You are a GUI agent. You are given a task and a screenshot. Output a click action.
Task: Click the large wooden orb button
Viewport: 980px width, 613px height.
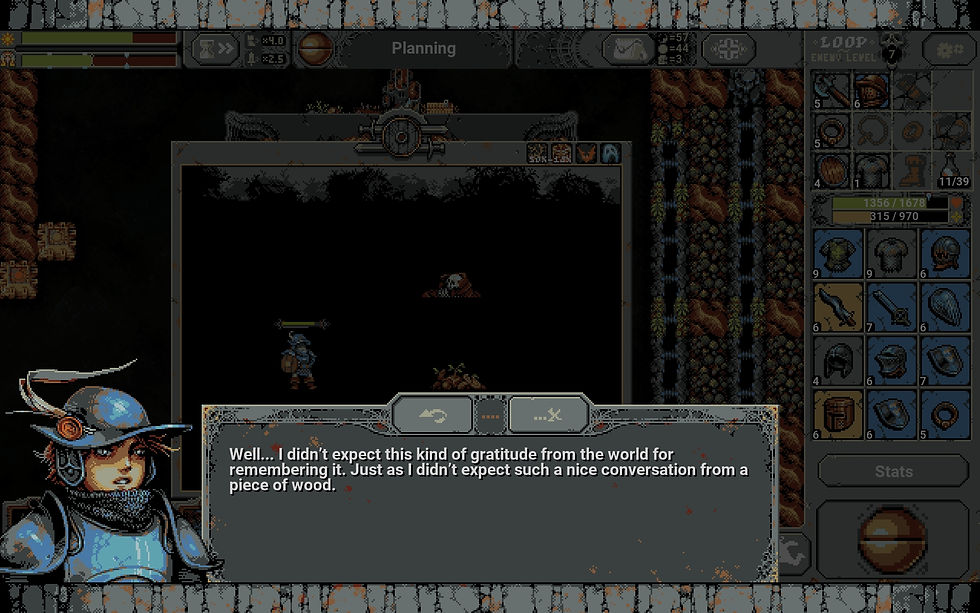pos(893,542)
